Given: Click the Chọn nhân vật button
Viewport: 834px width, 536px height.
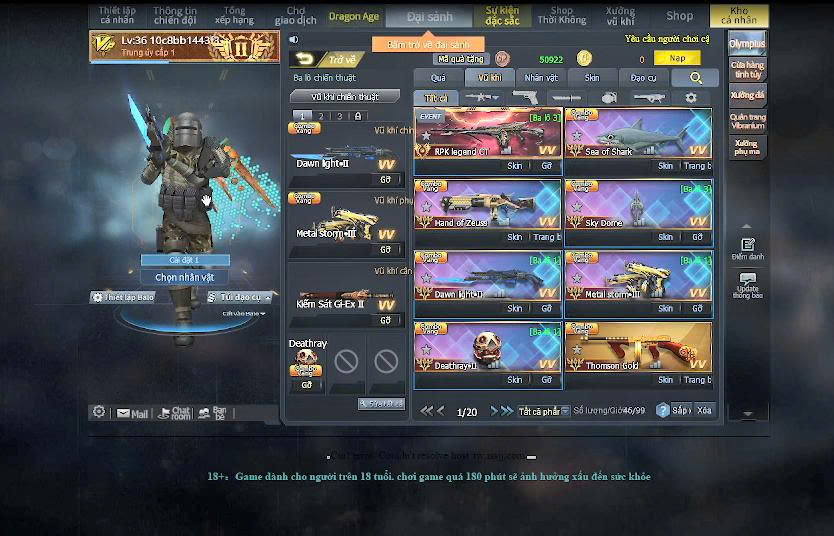Looking at the screenshot, I should [185, 277].
